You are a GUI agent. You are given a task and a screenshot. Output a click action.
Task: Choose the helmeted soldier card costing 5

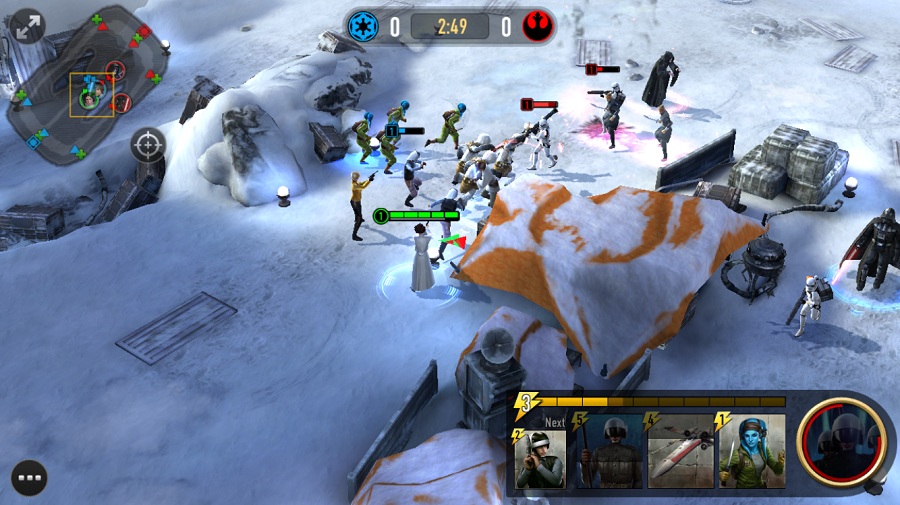point(607,452)
